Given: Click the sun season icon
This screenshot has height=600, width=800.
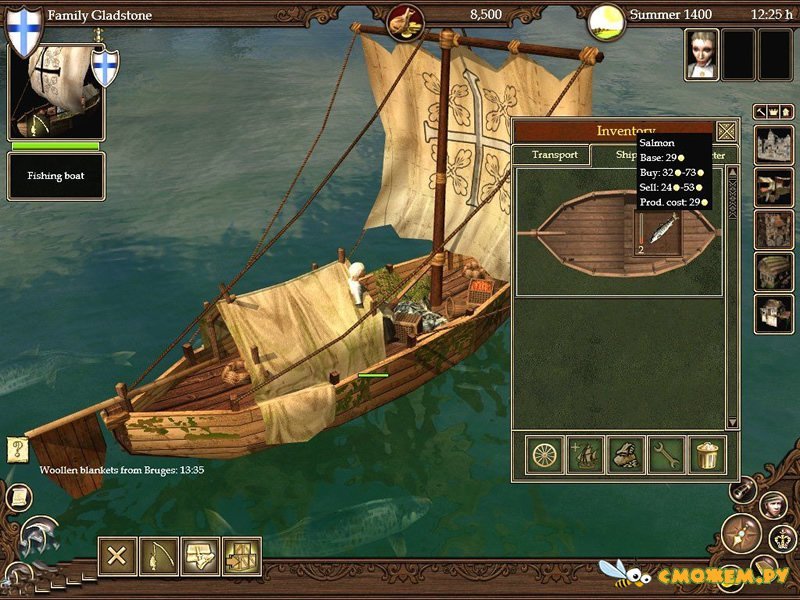Looking at the screenshot, I should [603, 19].
